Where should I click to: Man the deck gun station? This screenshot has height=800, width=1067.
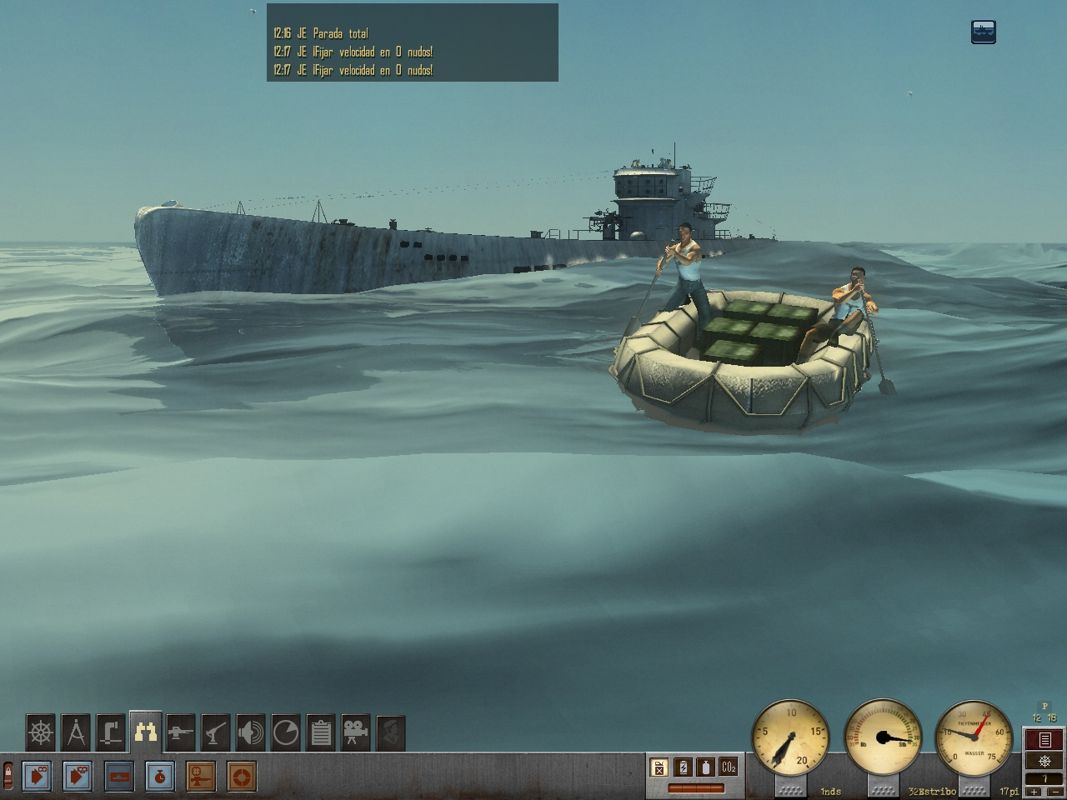[181, 732]
